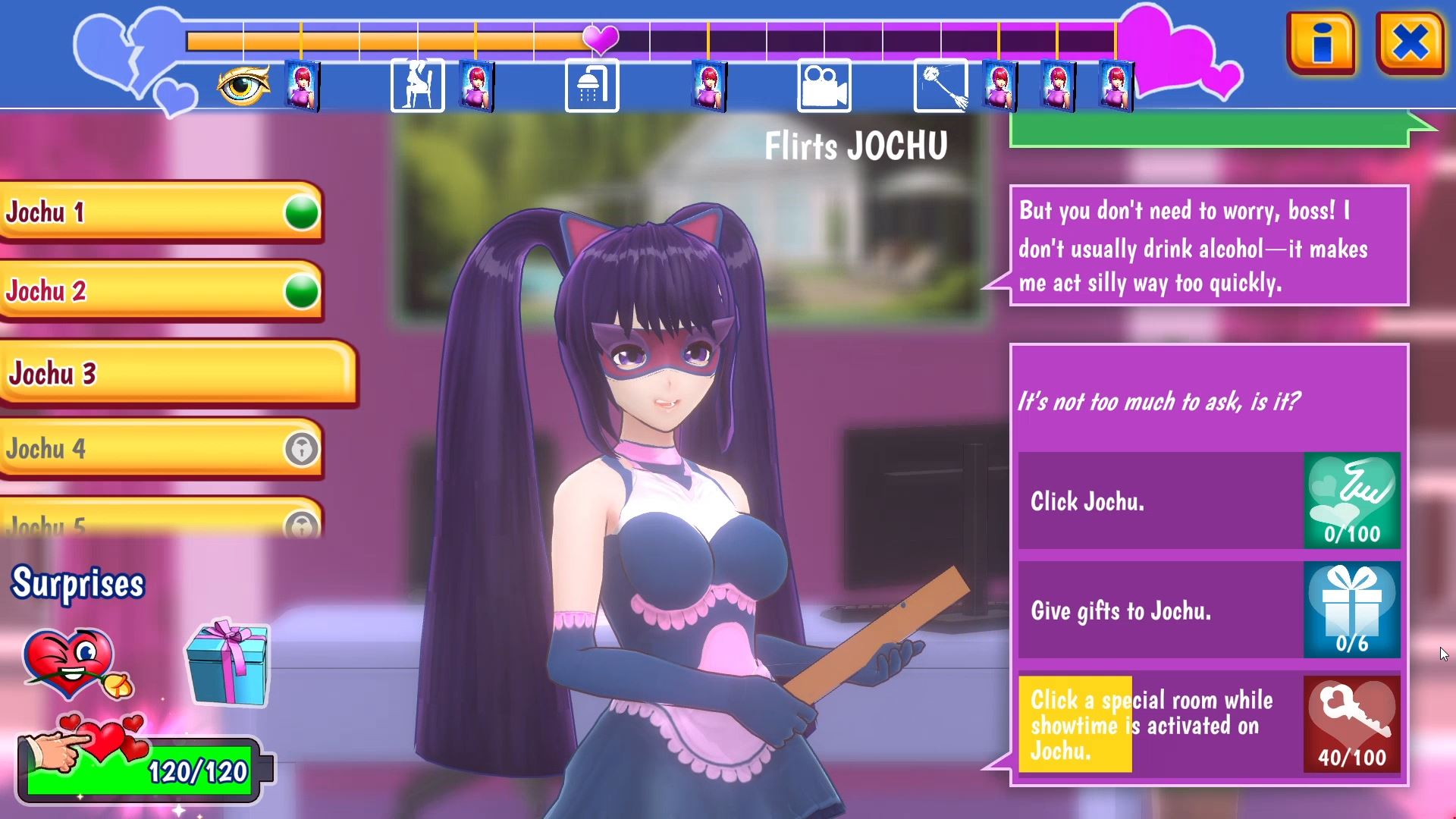Click the lock icon on Jochu 4
This screenshot has width=1456, height=819.
(x=300, y=449)
